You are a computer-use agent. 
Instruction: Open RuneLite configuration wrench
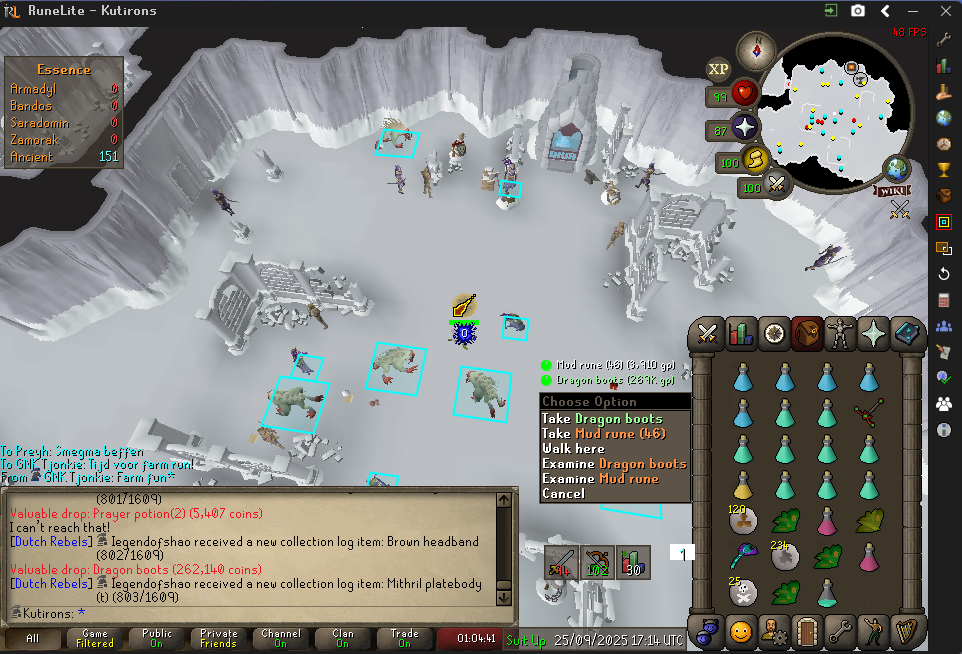(x=944, y=41)
